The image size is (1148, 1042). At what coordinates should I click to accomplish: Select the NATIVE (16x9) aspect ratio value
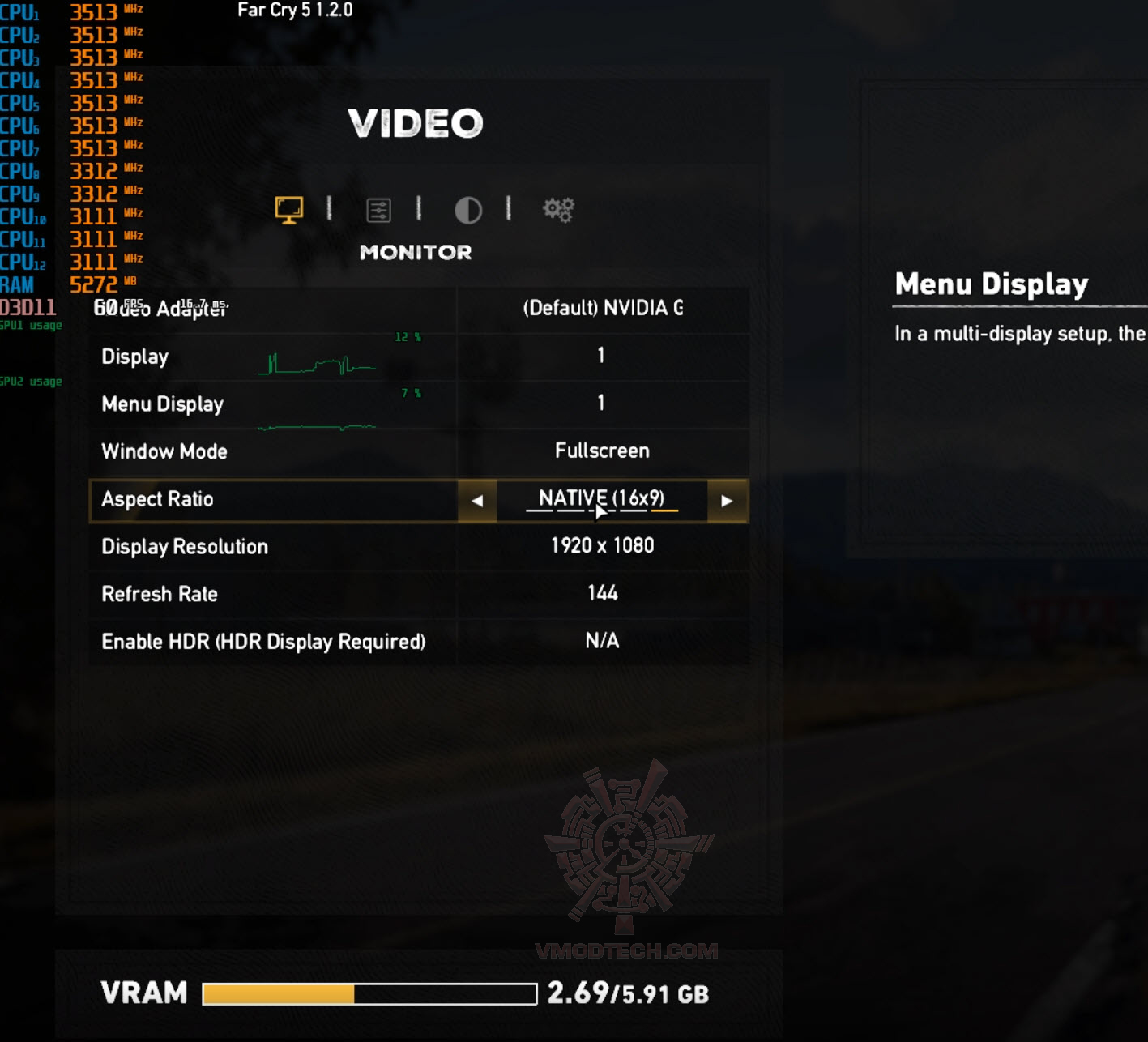click(602, 498)
